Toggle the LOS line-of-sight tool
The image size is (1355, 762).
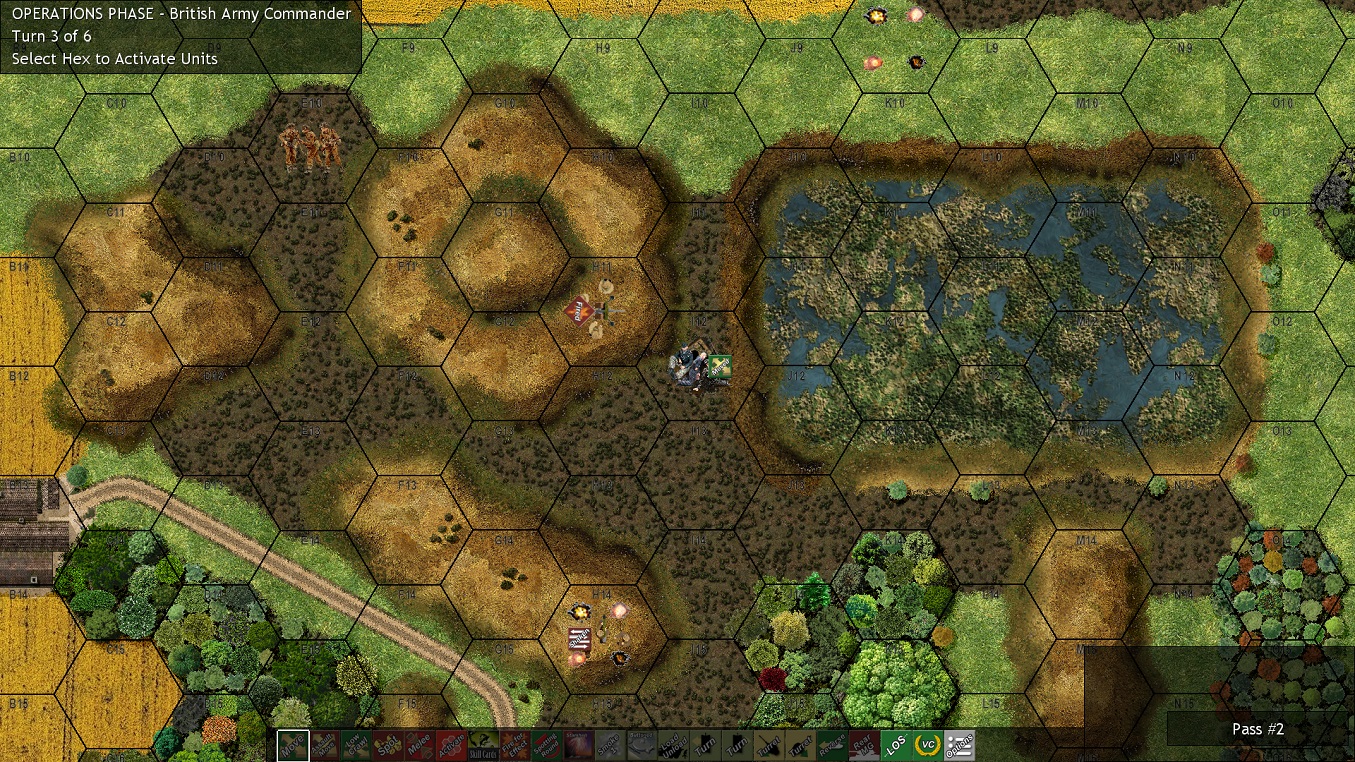(x=895, y=746)
